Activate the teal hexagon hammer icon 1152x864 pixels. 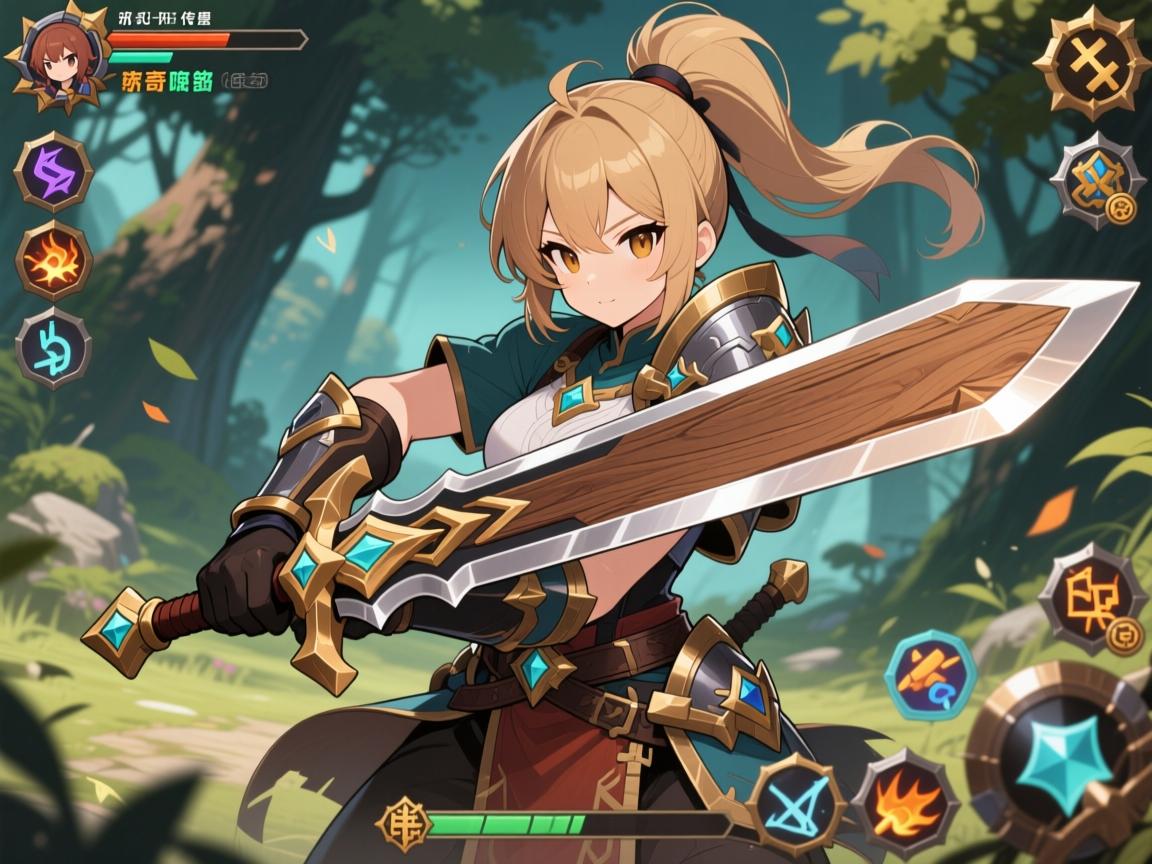(x=930, y=677)
